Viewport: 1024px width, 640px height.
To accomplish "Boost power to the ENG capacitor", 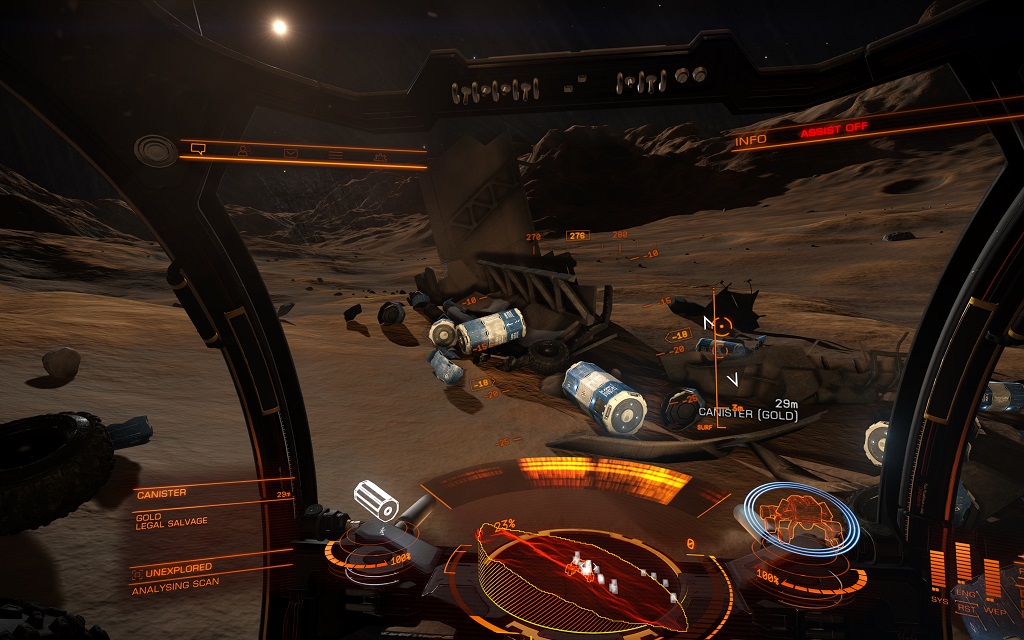I will pos(965,594).
